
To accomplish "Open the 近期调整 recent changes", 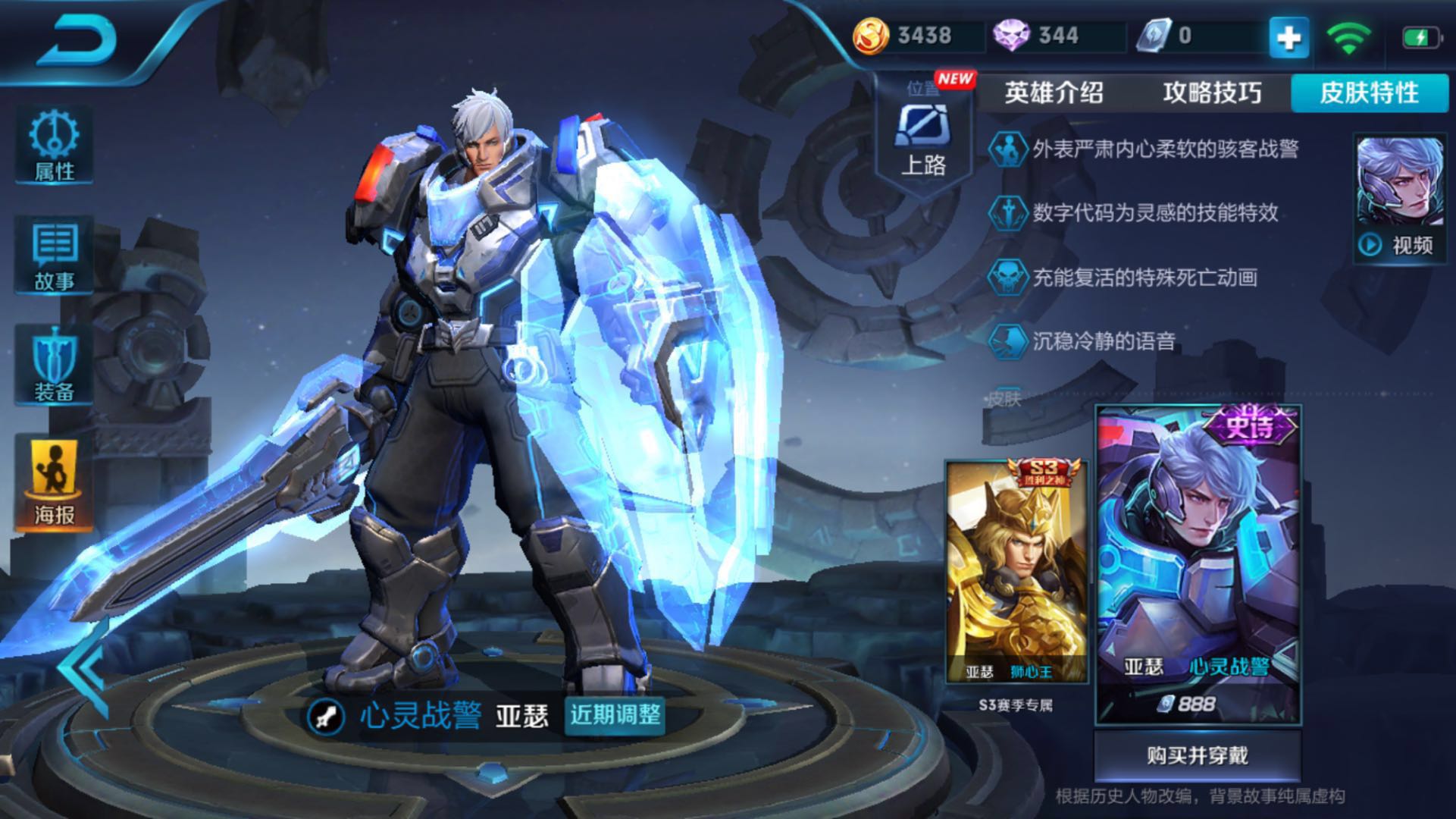I will tap(615, 715).
